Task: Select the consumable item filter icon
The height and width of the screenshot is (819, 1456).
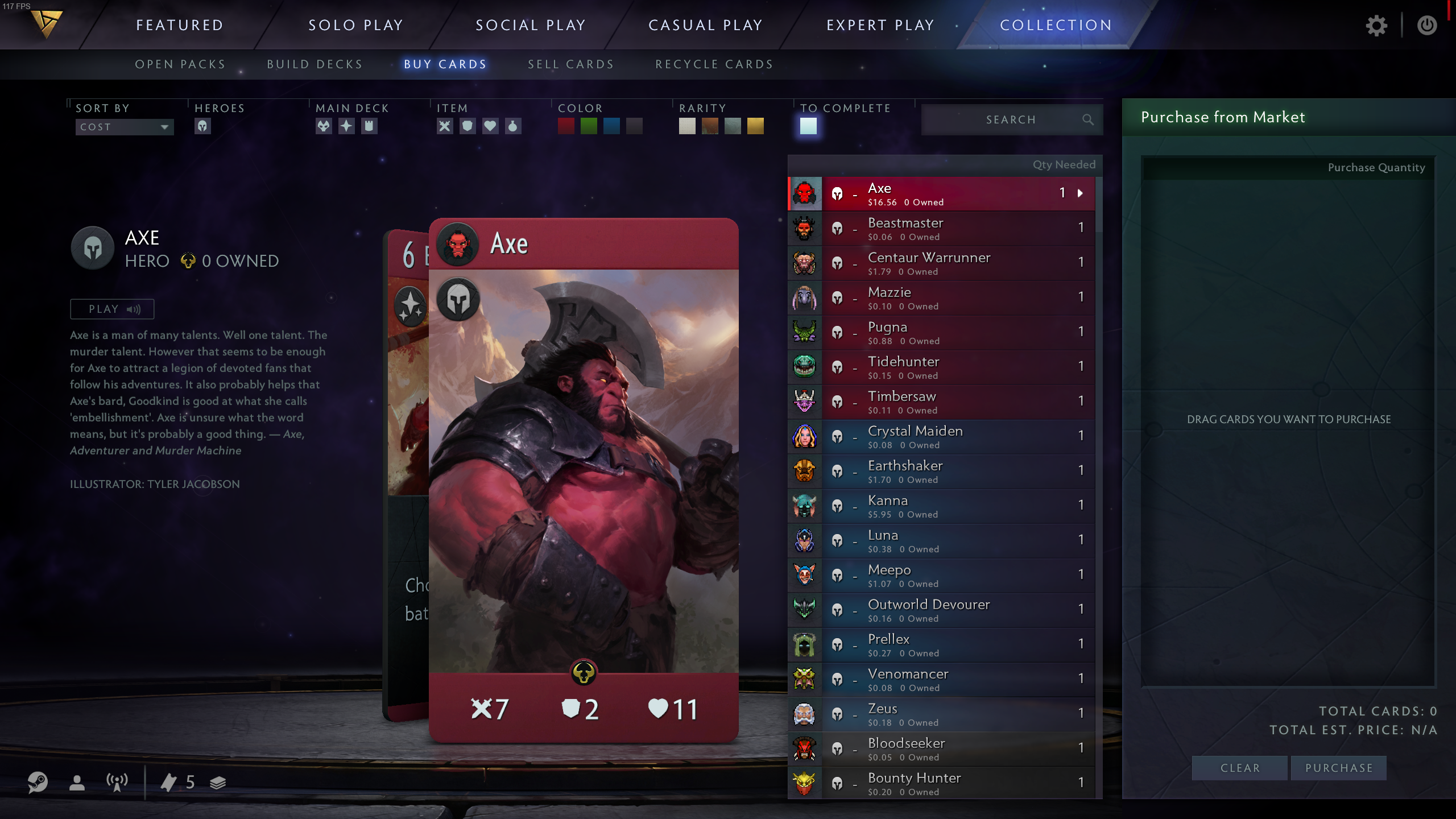Action: [x=513, y=126]
